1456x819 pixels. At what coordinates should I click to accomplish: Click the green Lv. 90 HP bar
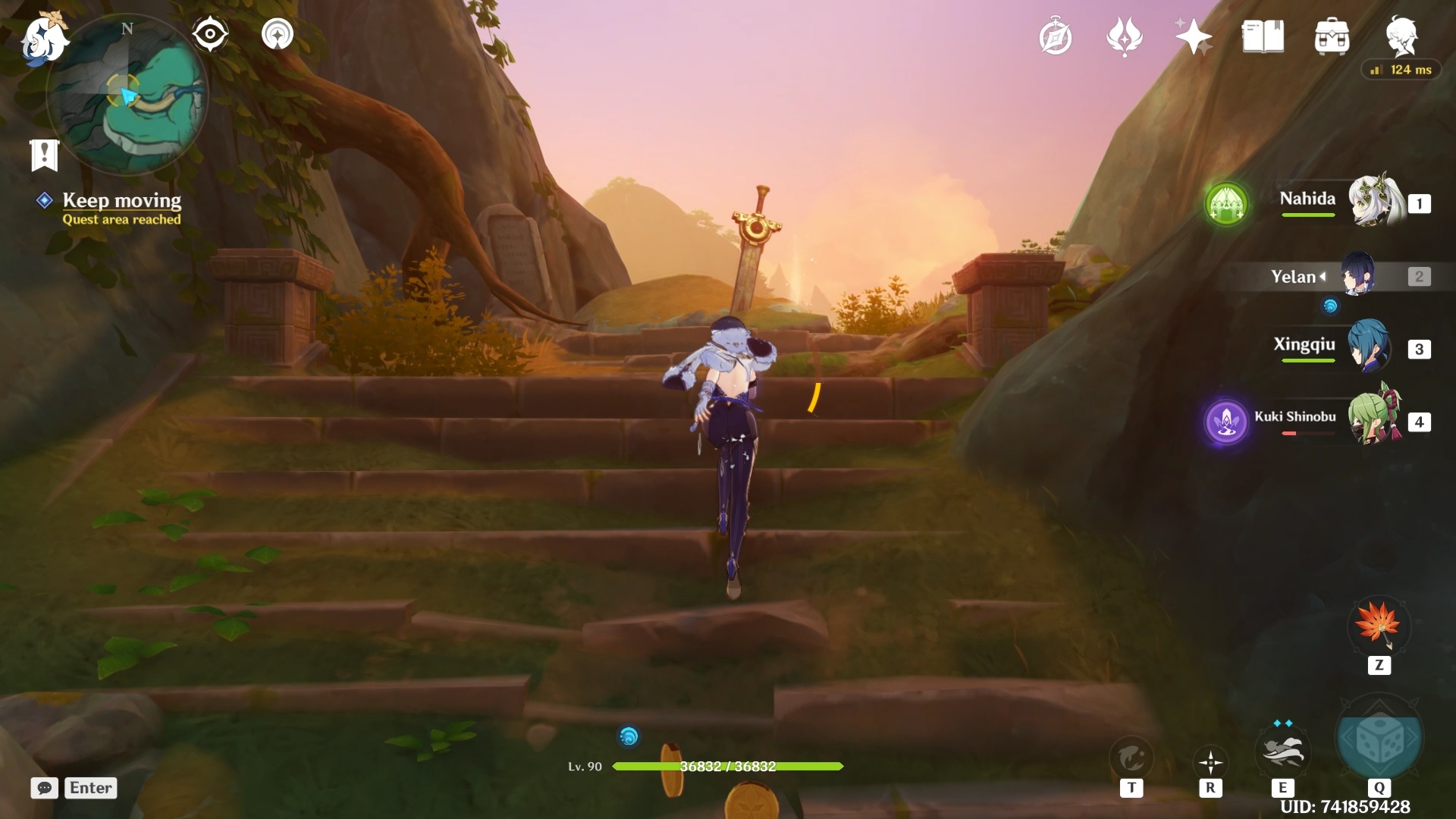point(728,767)
